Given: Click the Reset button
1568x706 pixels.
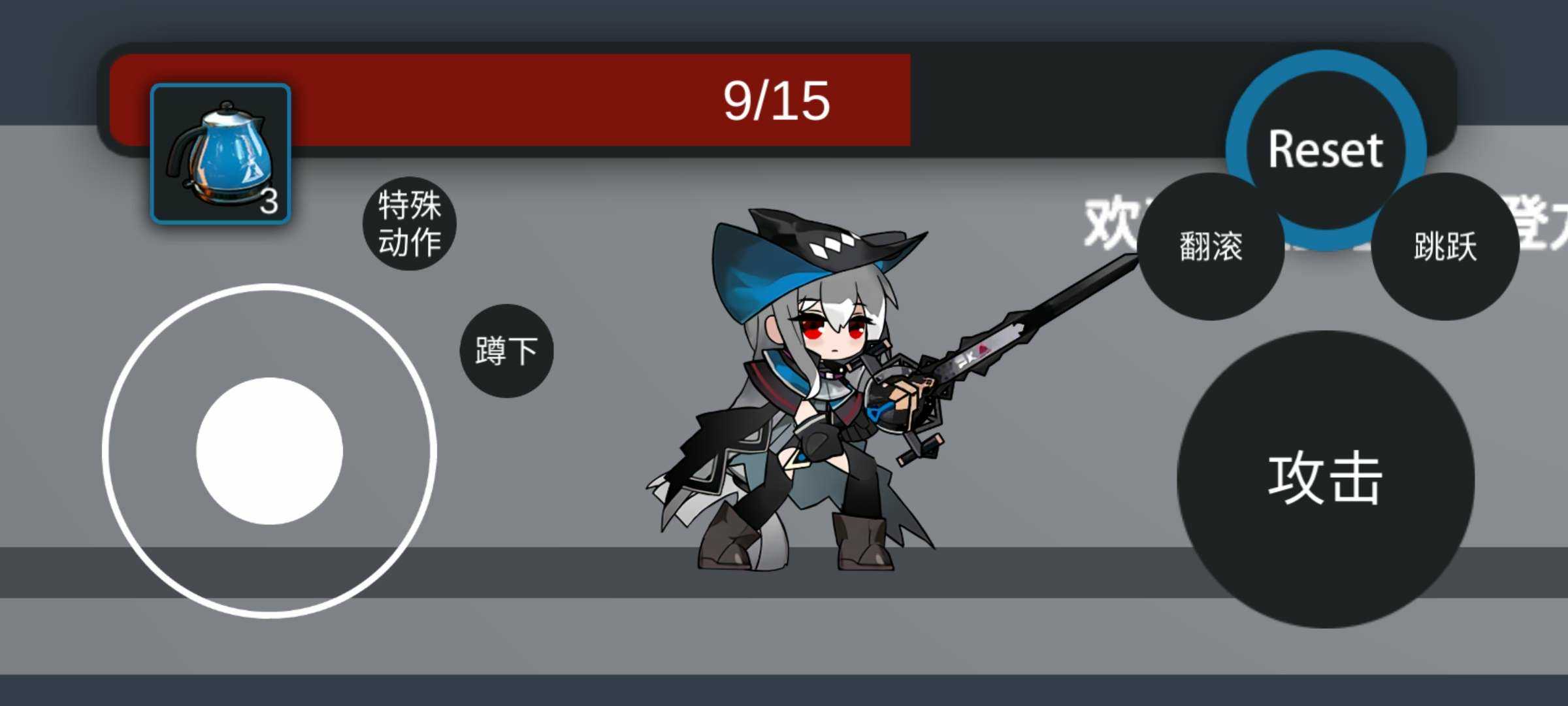Looking at the screenshot, I should (x=1325, y=131).
